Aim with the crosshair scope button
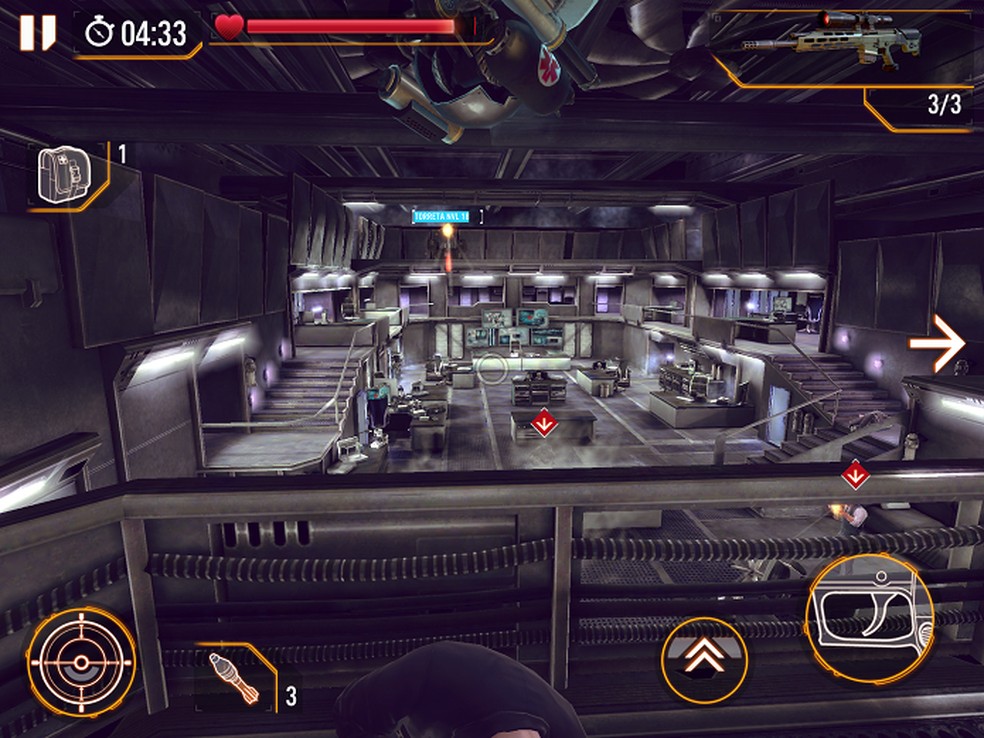984x738 pixels. 82,661
